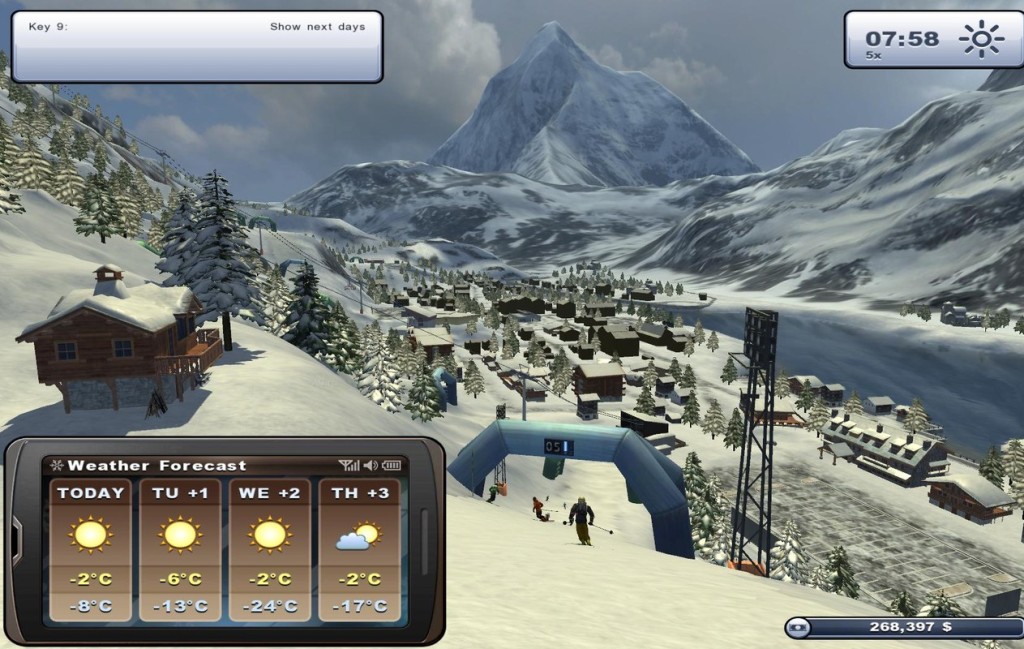Click the phone's left side button
The image size is (1024, 649).
[x=16, y=541]
